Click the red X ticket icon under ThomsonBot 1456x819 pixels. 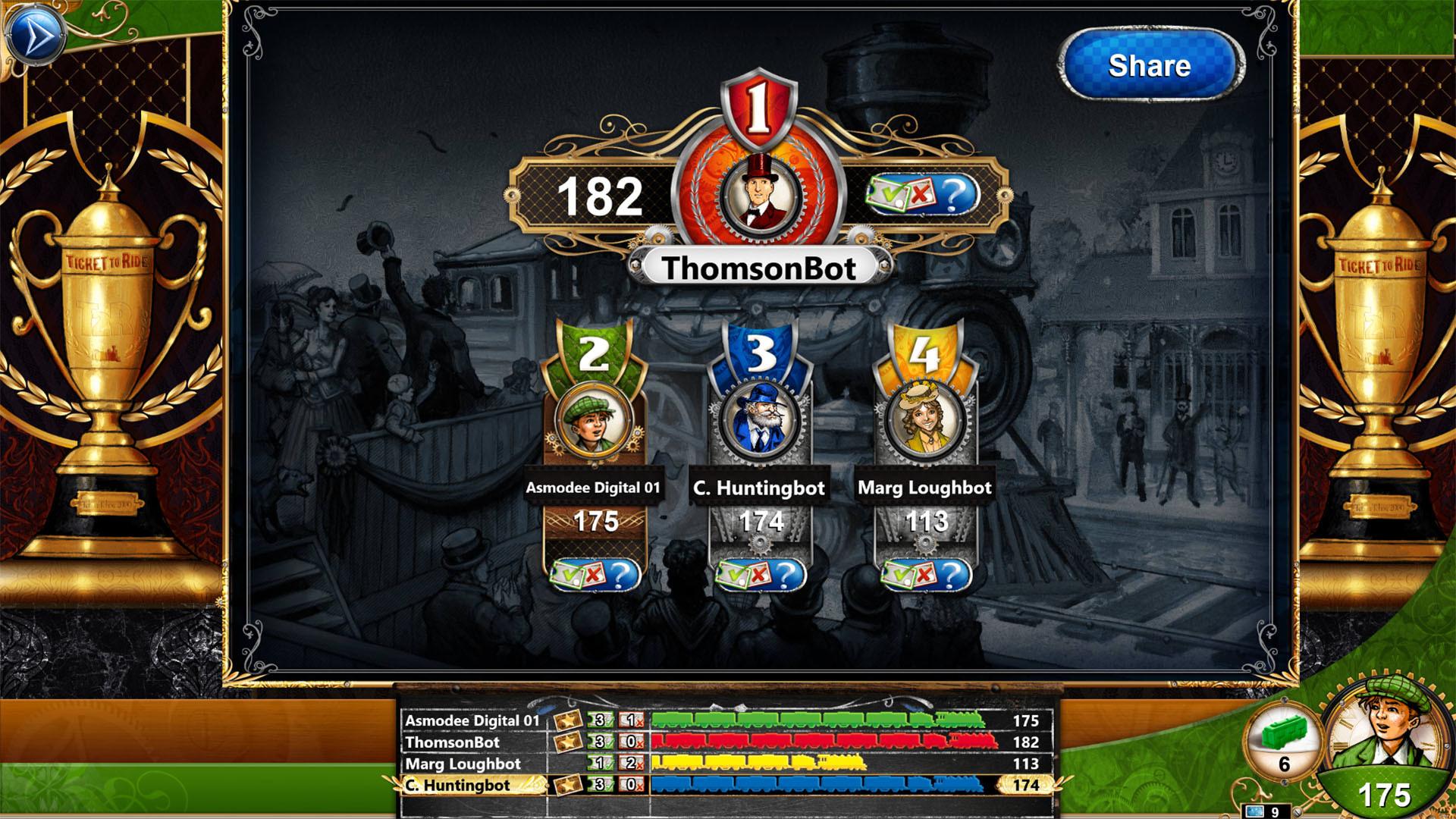pyautogui.click(x=919, y=196)
